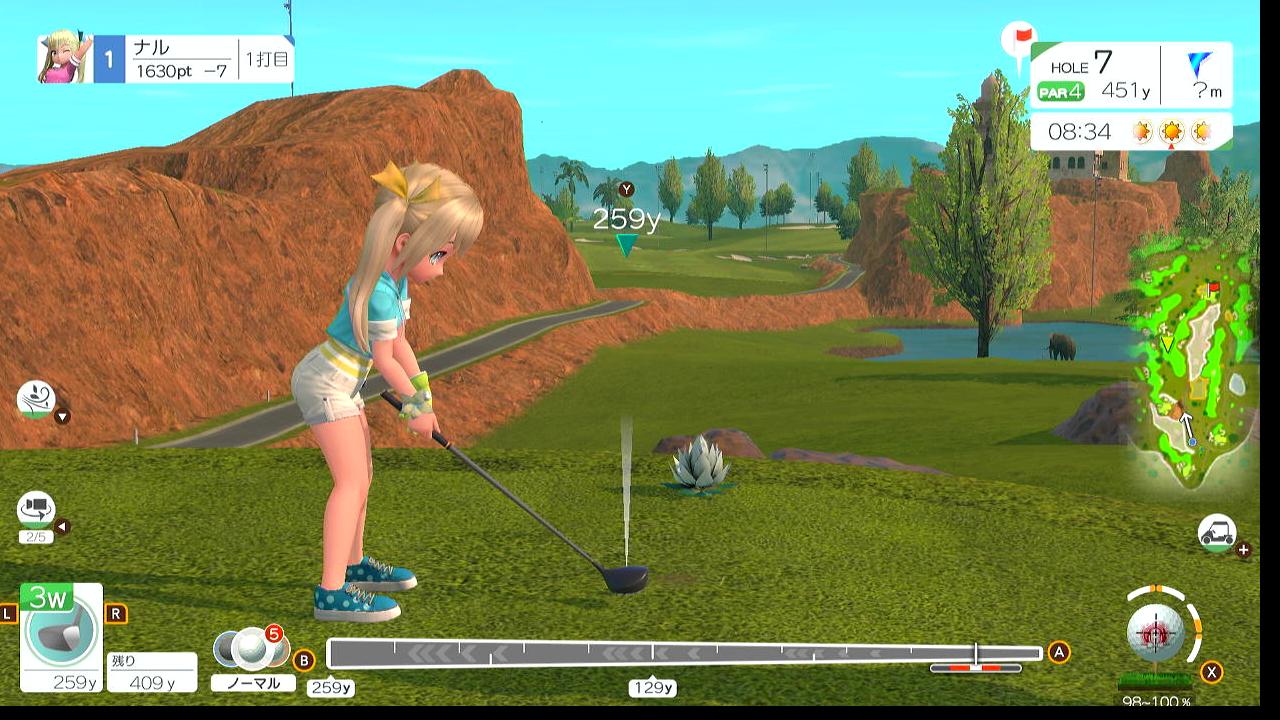Open the ball impact point selector
This screenshot has height=720, width=1280.
click(1156, 631)
